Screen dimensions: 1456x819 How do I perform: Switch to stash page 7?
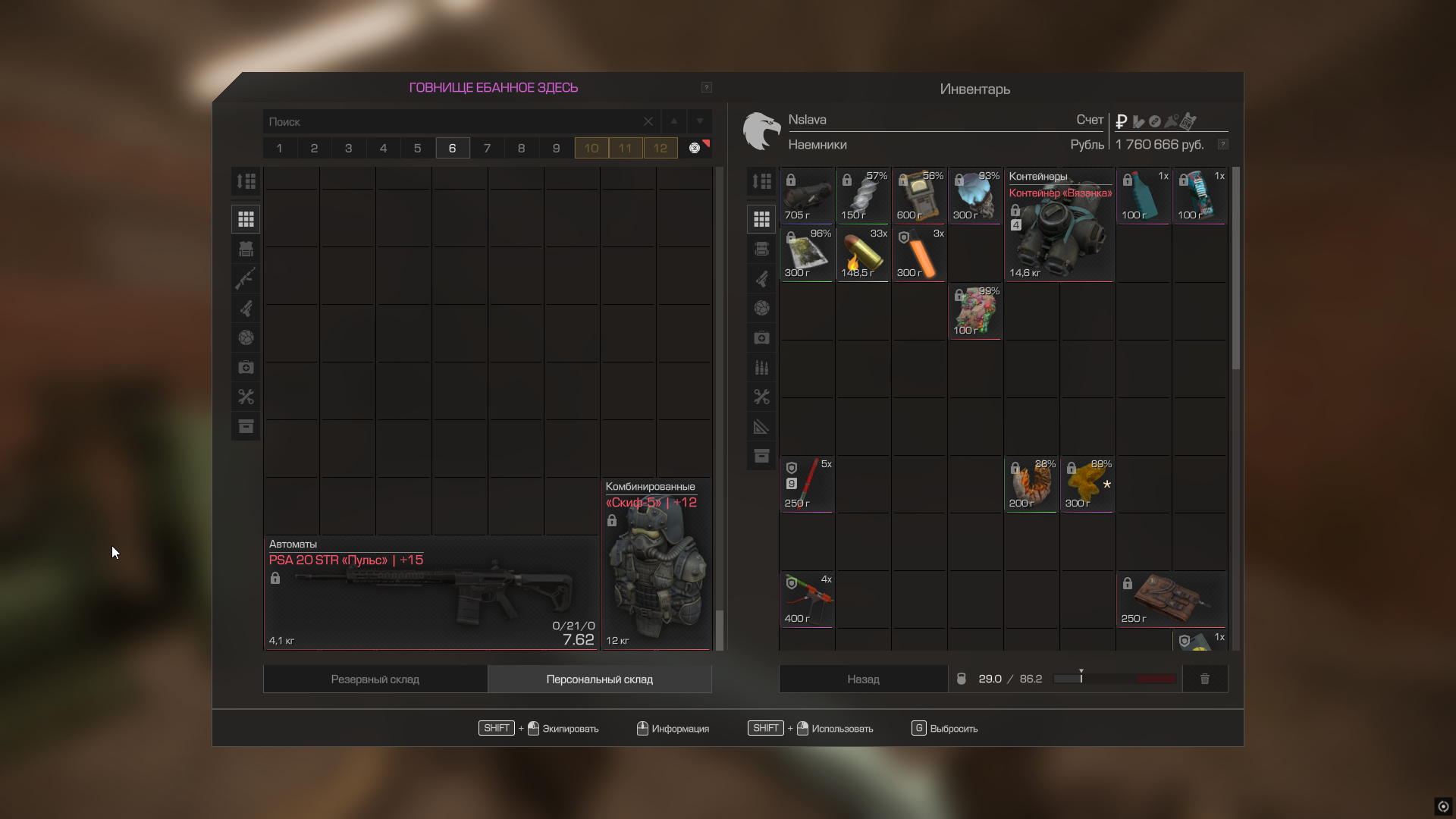[x=487, y=148]
